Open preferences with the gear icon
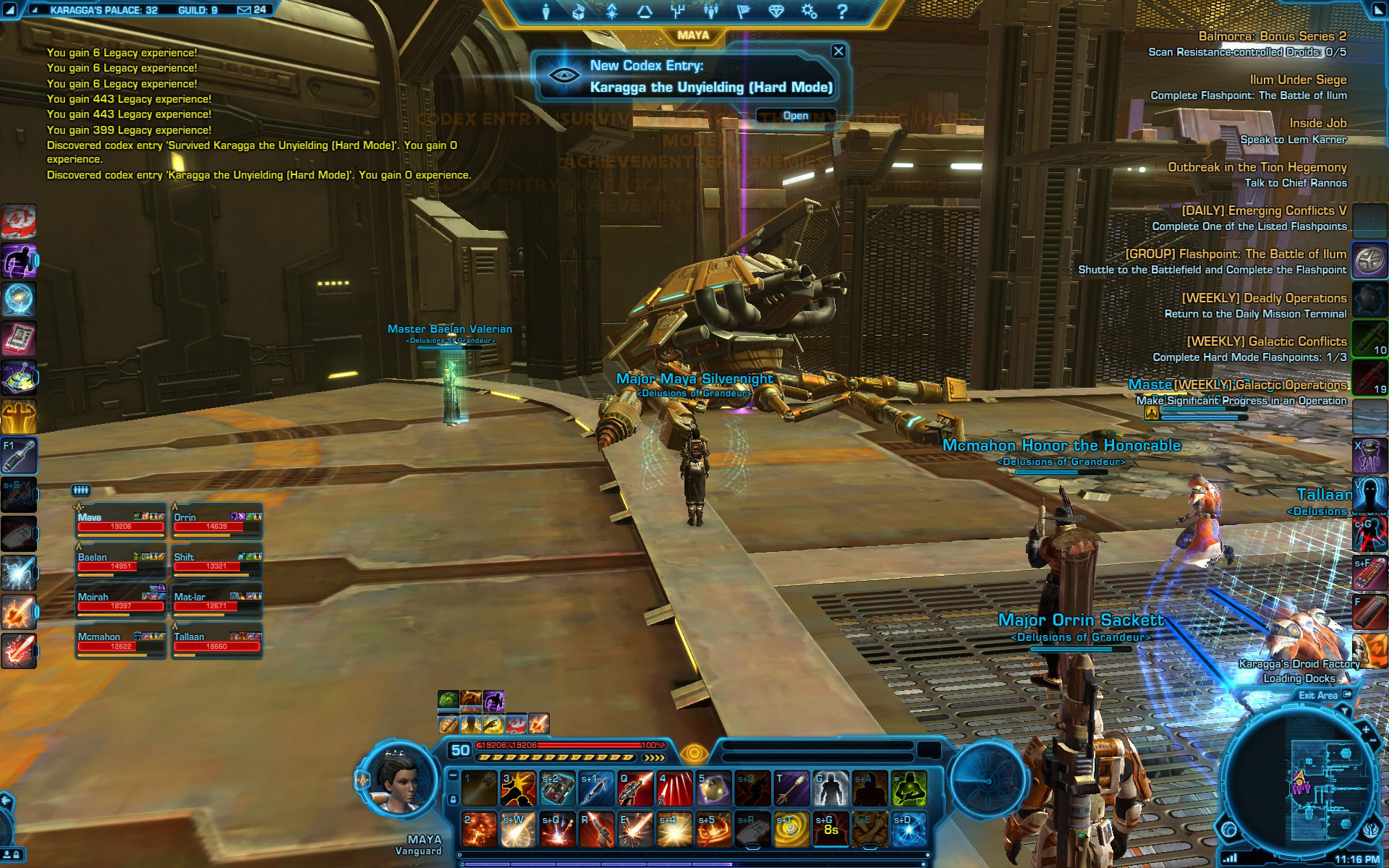The height and width of the screenshot is (868, 1389). (810, 12)
